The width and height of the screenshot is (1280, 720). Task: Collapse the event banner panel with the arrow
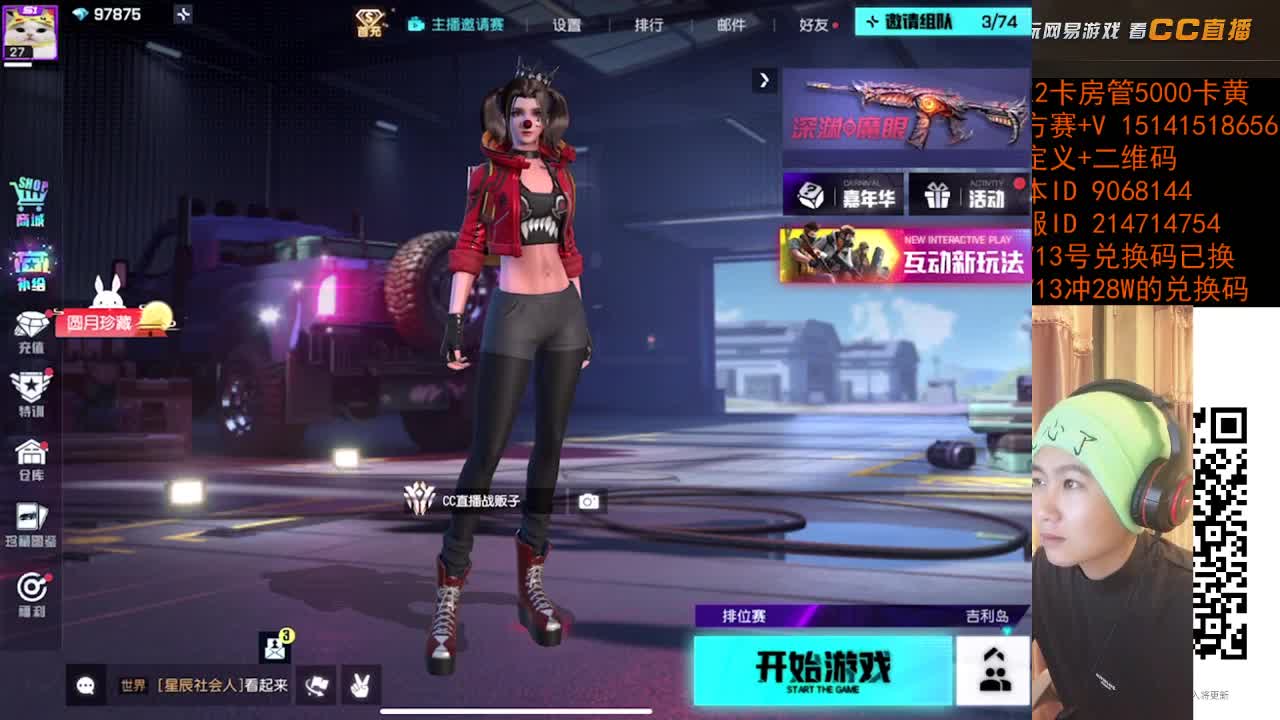pos(765,79)
